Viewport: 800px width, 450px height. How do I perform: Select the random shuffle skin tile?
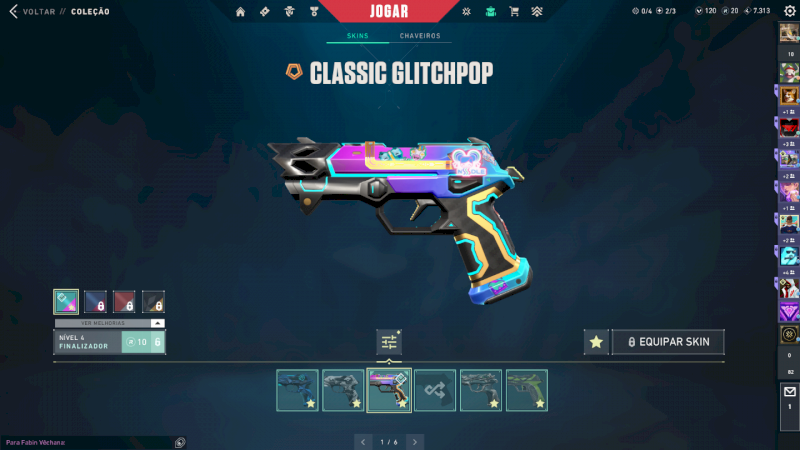pyautogui.click(x=435, y=390)
